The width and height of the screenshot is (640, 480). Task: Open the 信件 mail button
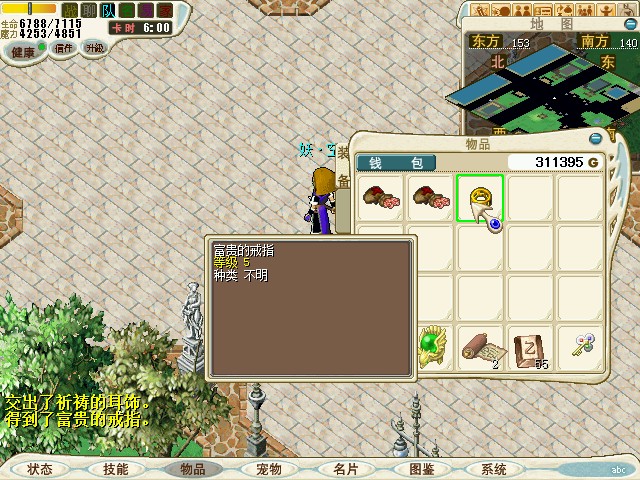pyautogui.click(x=64, y=48)
